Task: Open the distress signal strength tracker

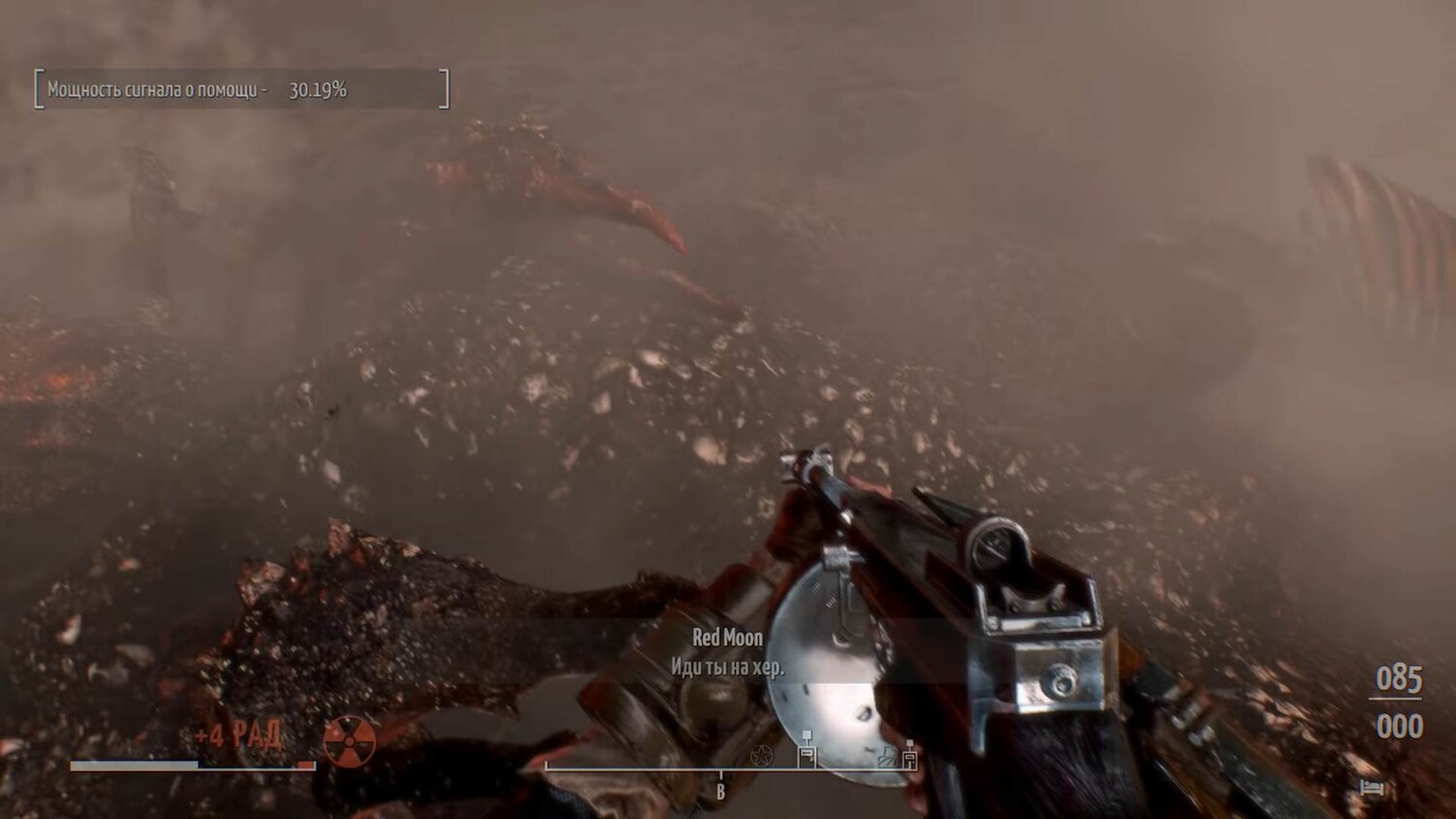Action: (x=242, y=89)
